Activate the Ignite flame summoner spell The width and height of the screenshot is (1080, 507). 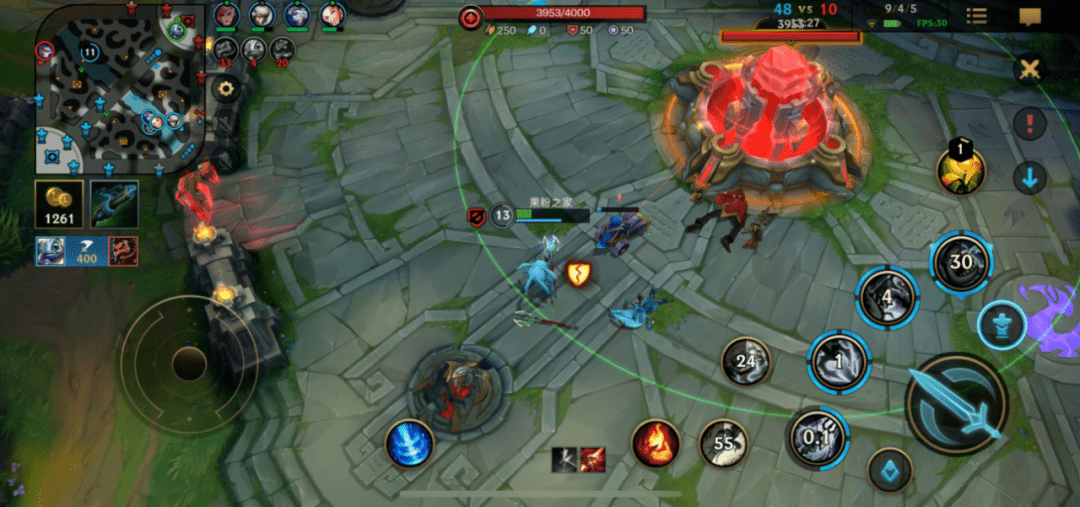coord(656,443)
